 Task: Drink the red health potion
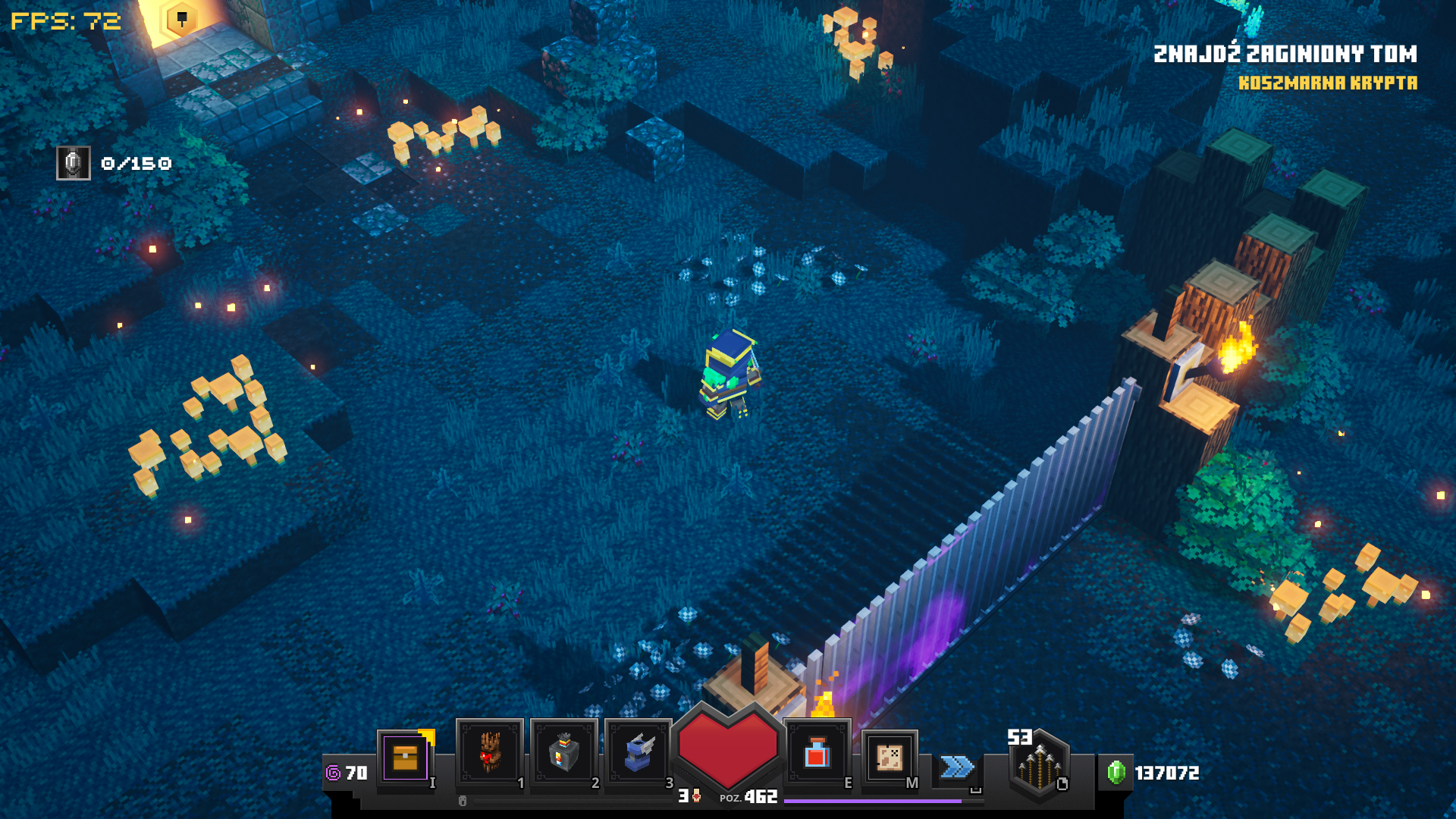point(817,754)
